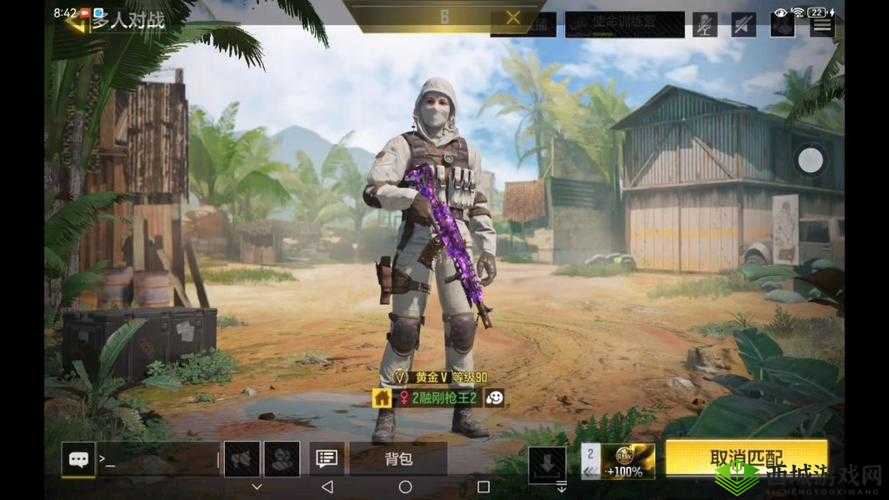Screen dimensions: 889x500
Task: Open the 背包 loadout backpack
Action: [398, 459]
